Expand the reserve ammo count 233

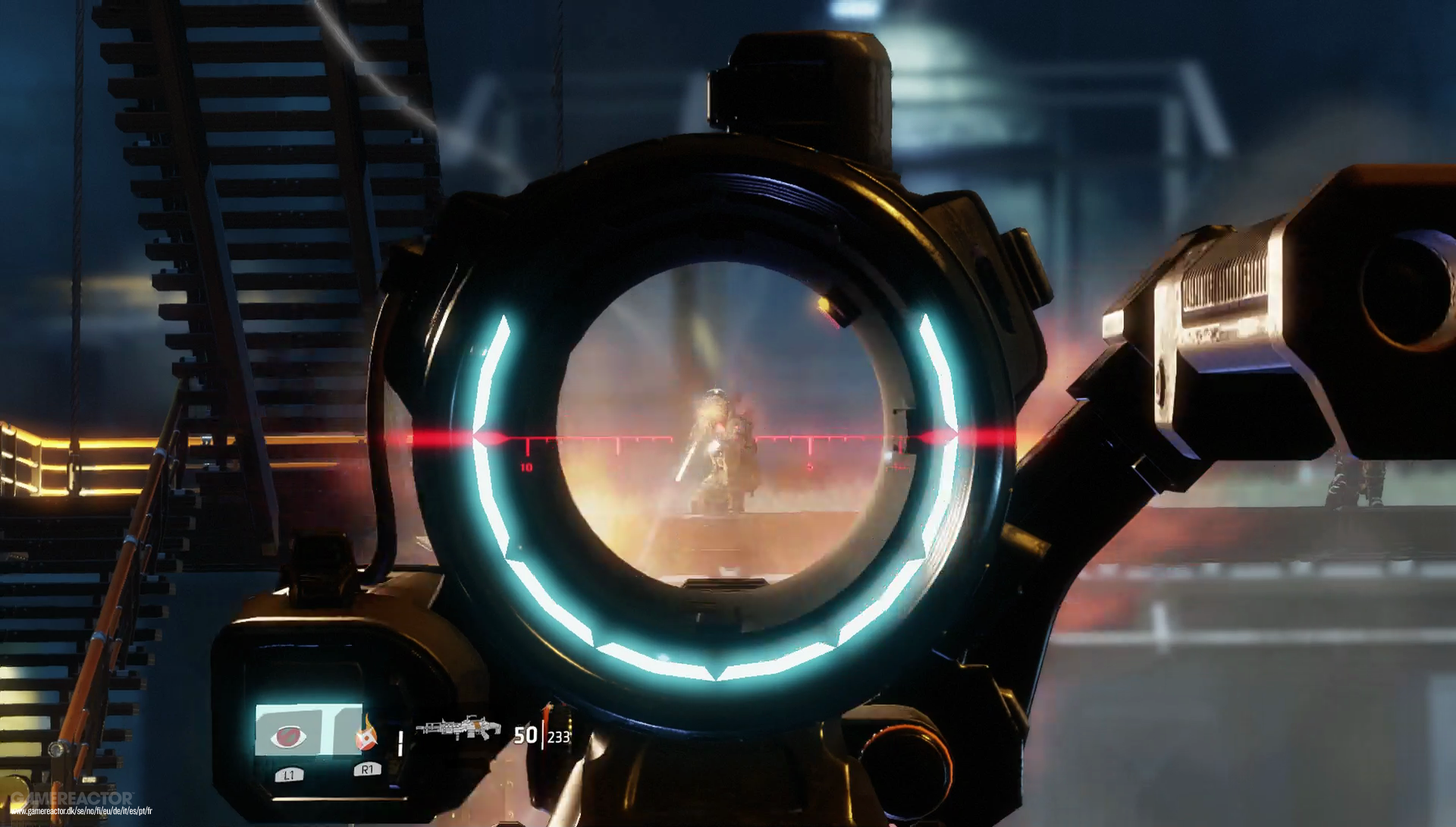[560, 734]
